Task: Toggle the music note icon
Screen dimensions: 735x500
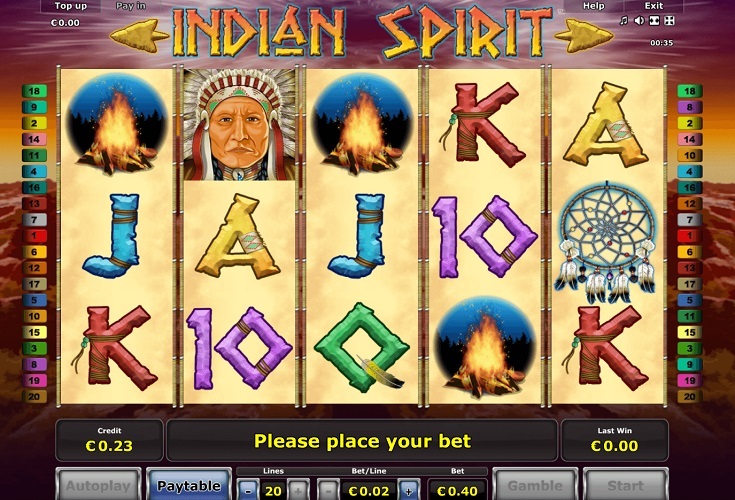Action: [624, 20]
